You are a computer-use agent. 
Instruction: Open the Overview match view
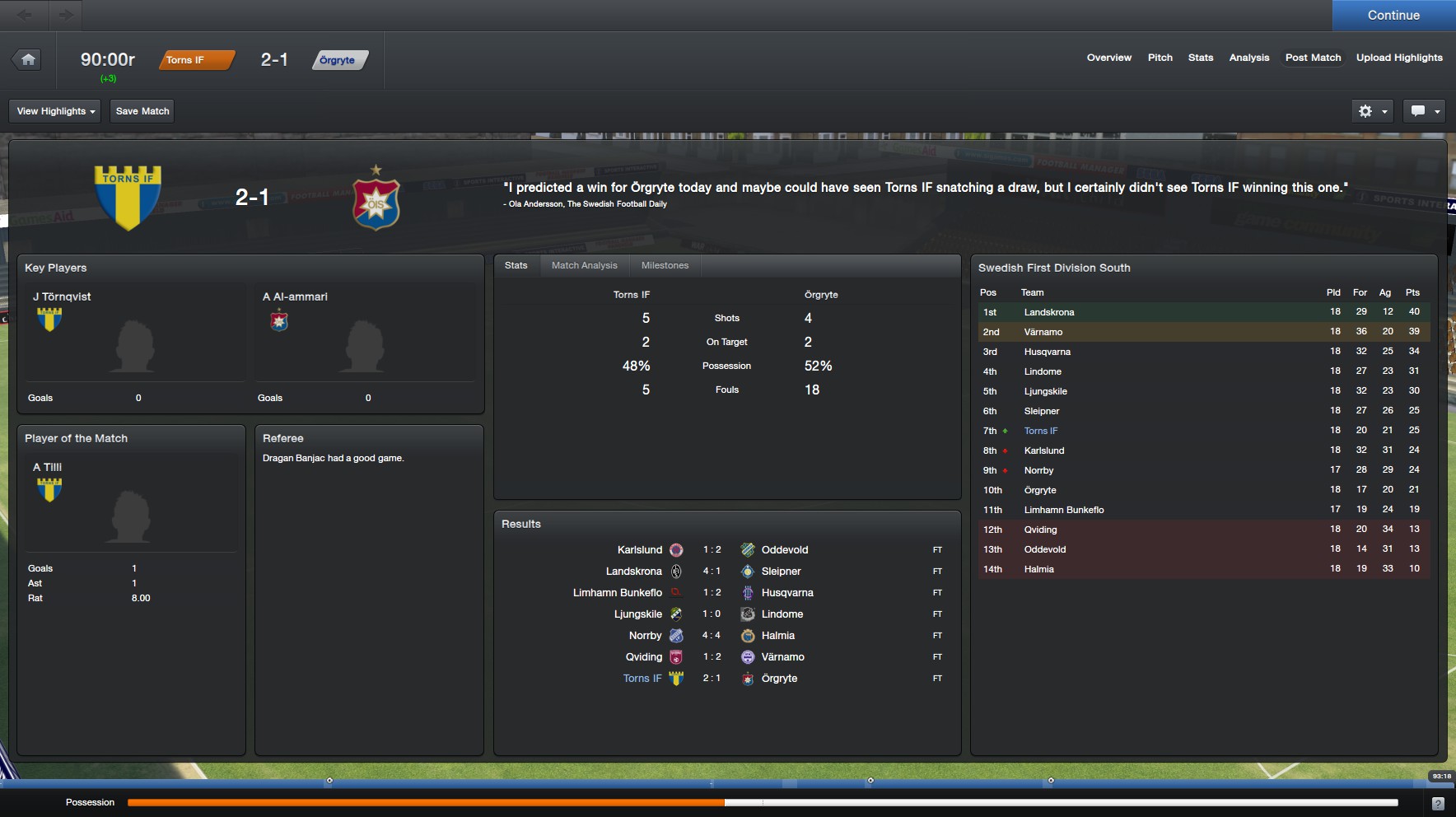click(1108, 58)
